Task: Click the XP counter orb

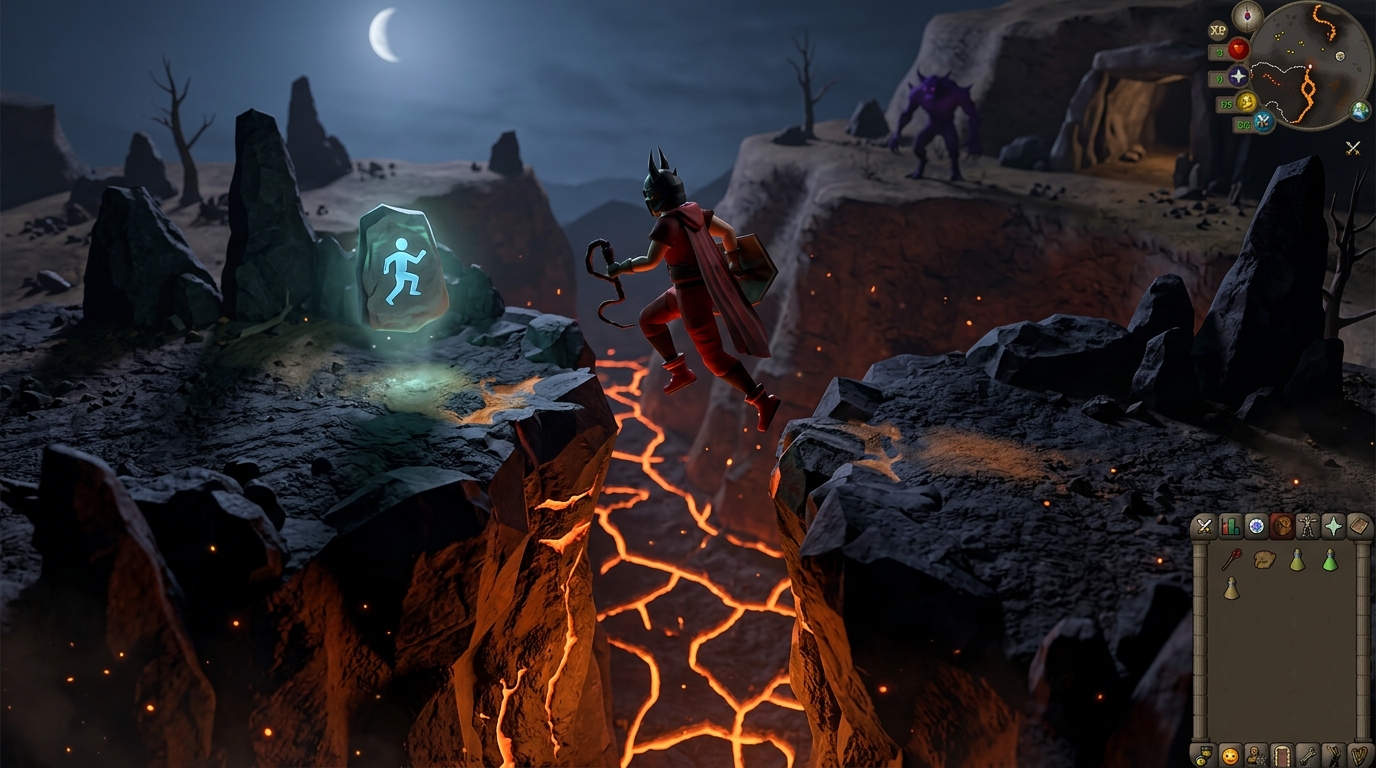Action: 1217,30
